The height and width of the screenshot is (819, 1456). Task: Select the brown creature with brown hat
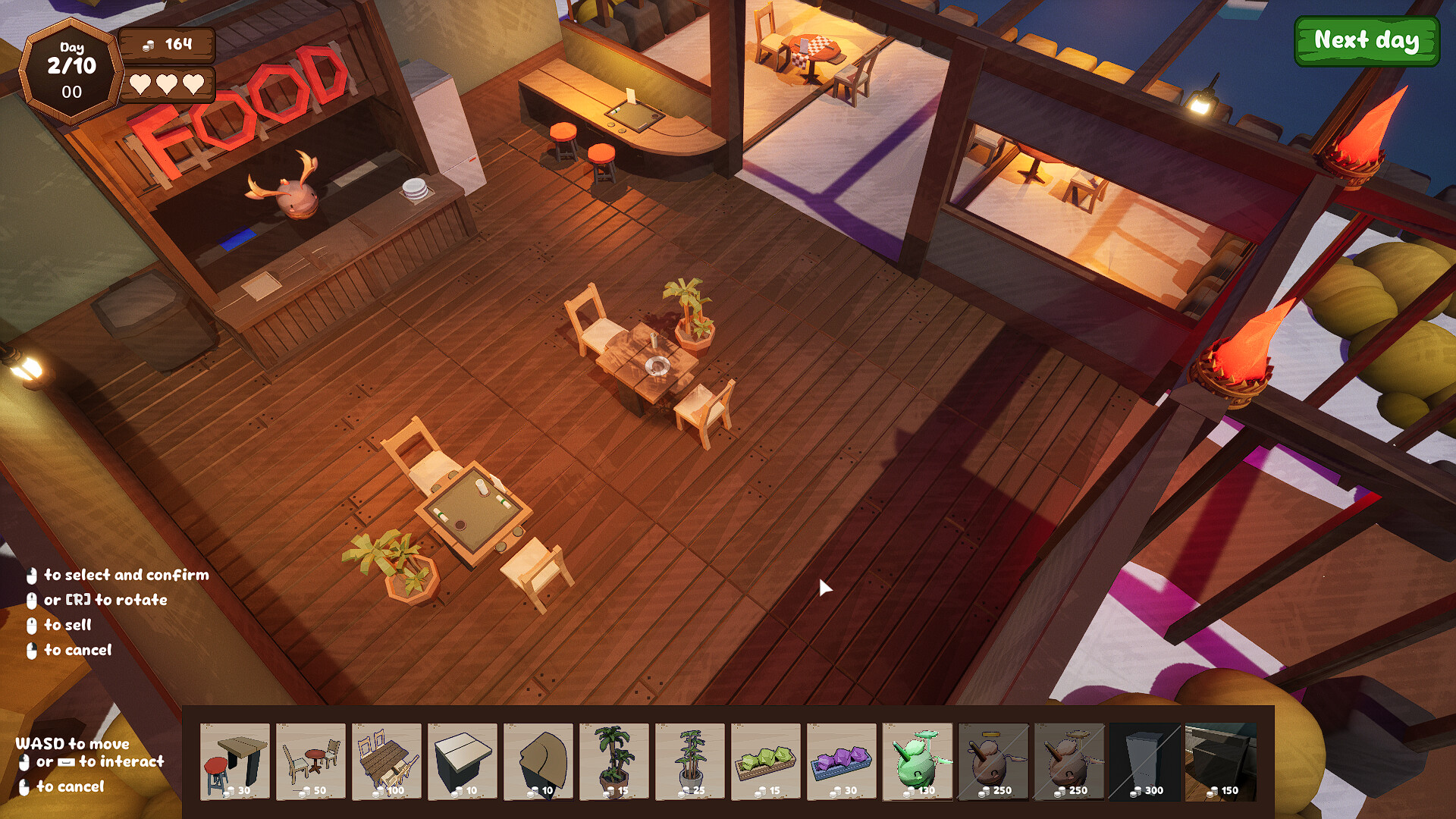pyautogui.click(x=1069, y=761)
